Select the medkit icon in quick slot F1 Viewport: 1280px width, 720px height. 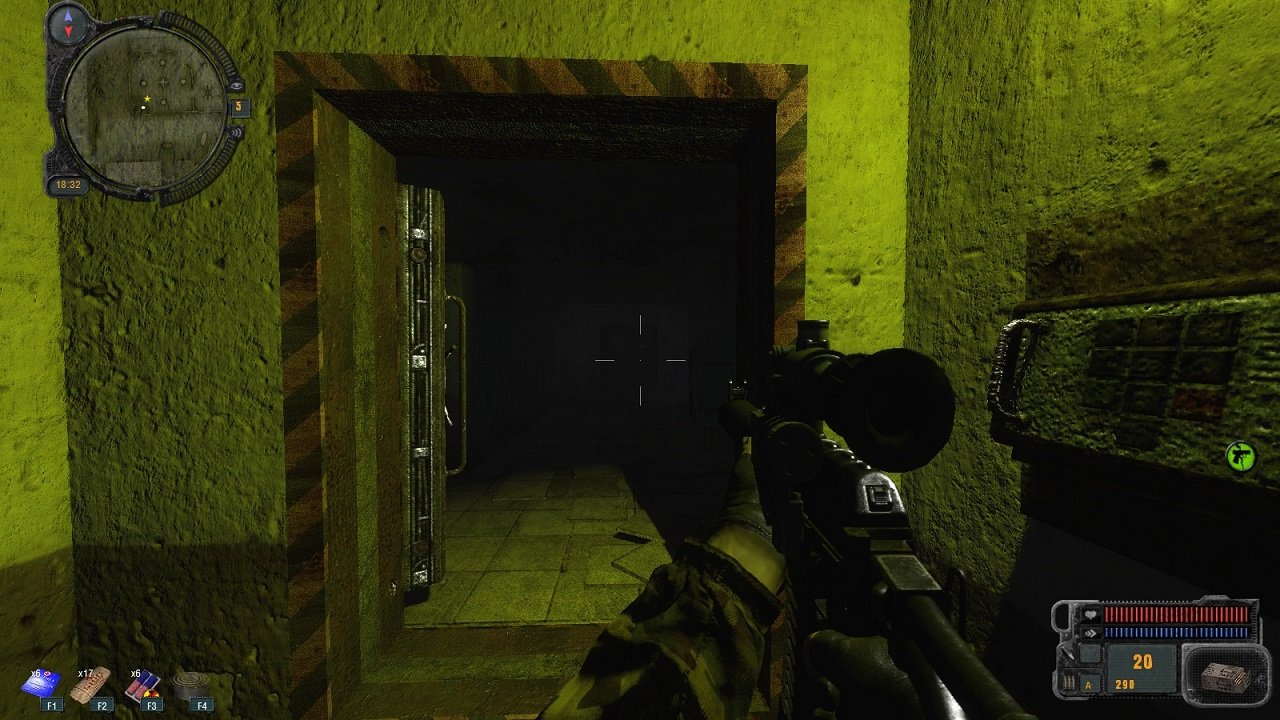(x=40, y=685)
